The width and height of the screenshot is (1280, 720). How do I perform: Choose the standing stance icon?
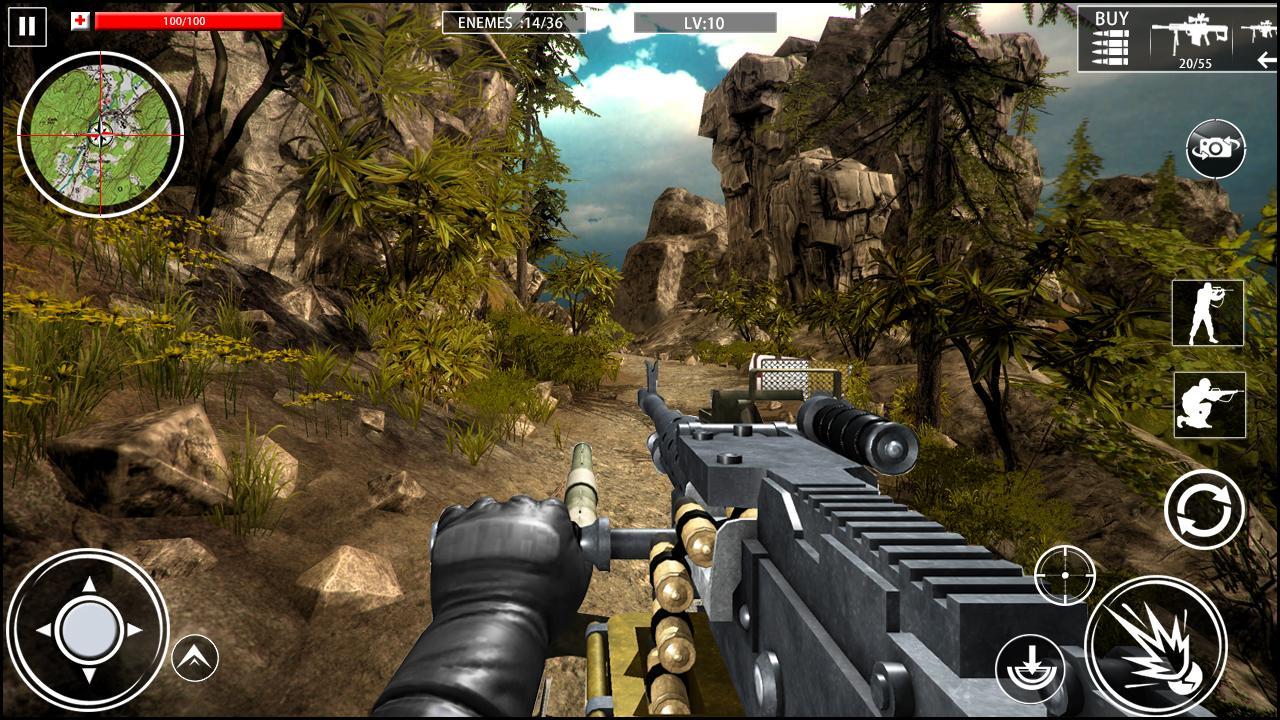(x=1208, y=313)
